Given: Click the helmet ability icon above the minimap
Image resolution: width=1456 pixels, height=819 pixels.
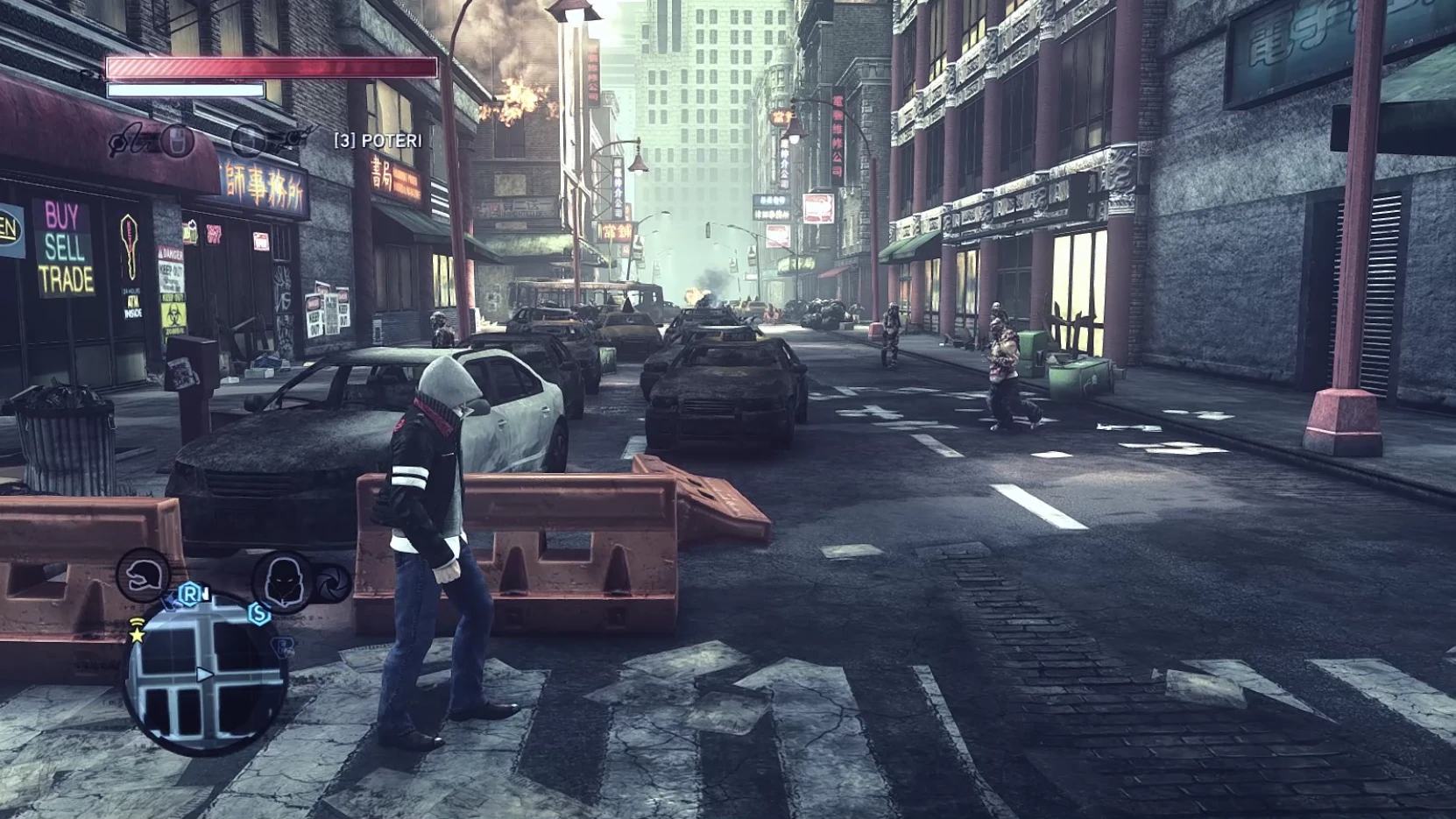Looking at the screenshot, I should click(x=142, y=575).
